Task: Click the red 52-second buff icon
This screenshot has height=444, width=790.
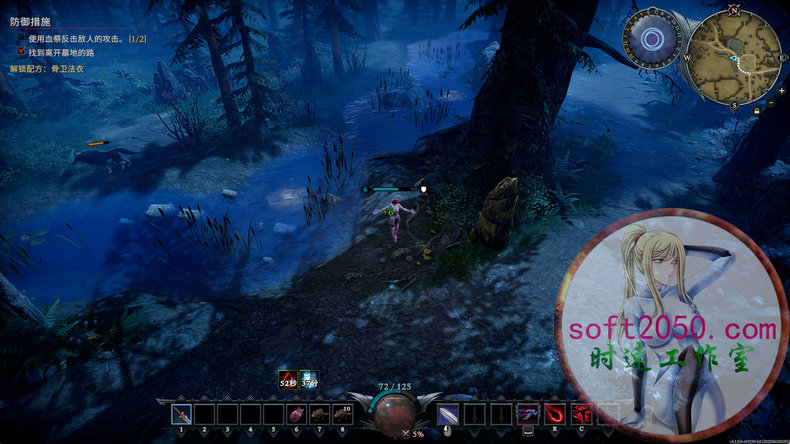Action: pos(288,378)
